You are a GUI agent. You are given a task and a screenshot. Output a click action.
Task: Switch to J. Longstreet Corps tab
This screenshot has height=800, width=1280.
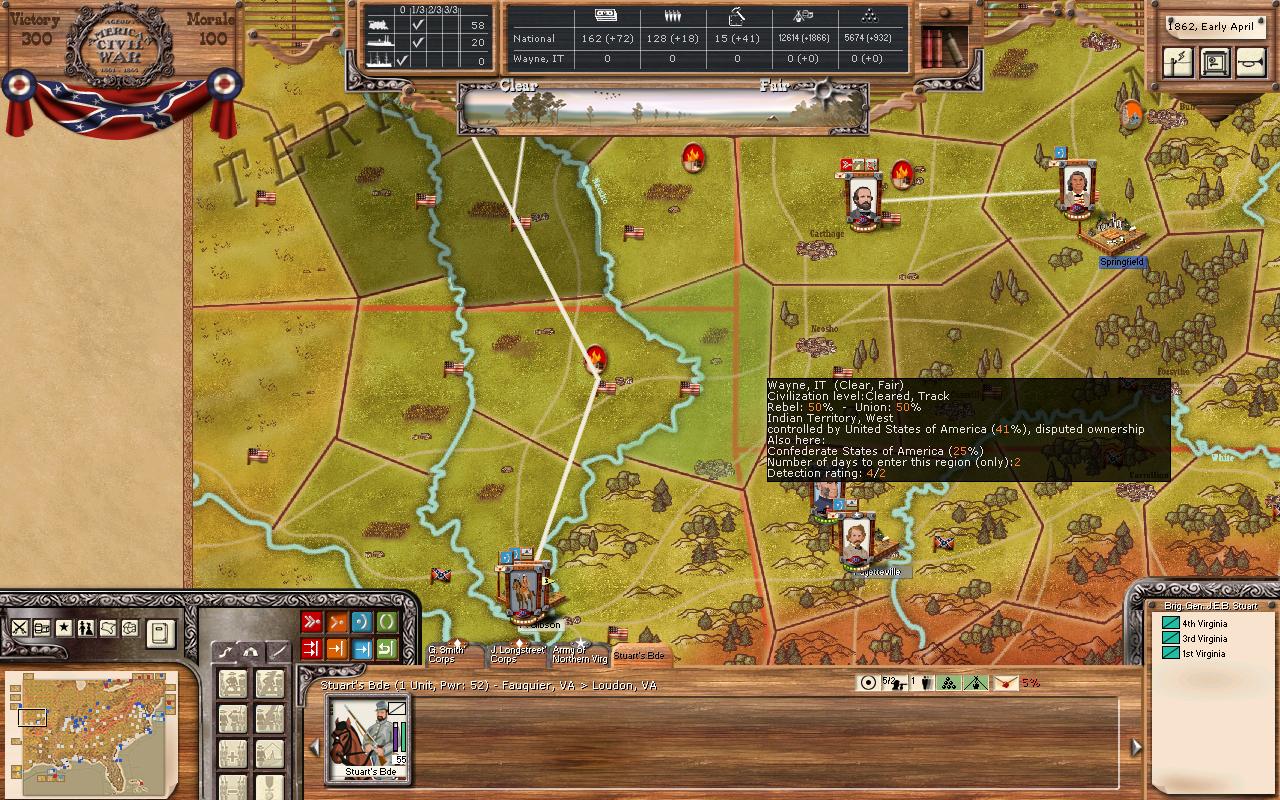tap(516, 655)
